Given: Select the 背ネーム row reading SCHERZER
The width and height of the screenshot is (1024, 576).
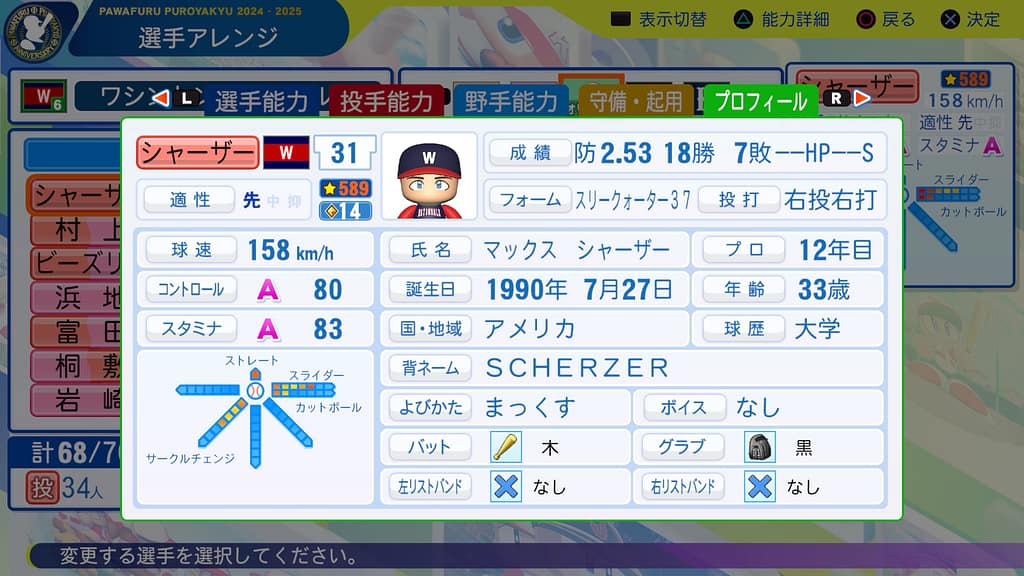Looking at the screenshot, I should 632,367.
